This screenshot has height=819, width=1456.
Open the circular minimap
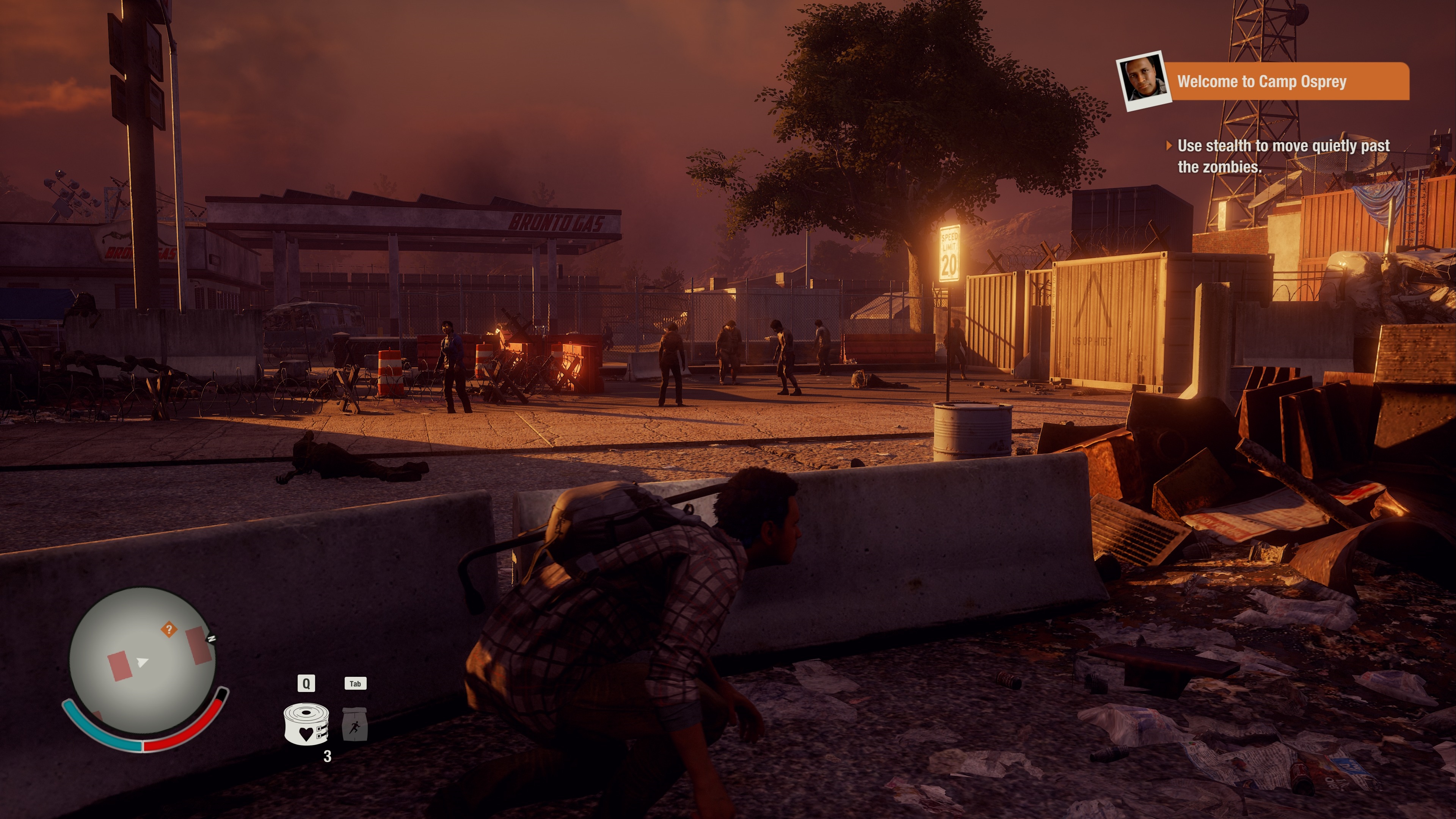point(143,661)
